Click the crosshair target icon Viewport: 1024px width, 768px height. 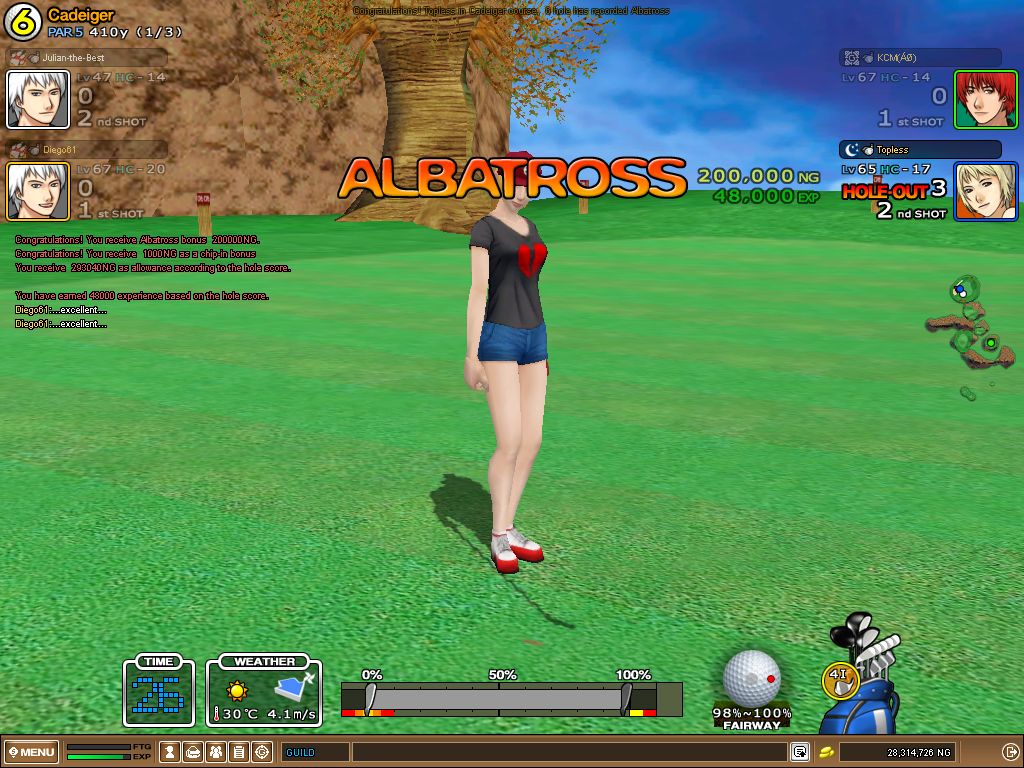click(262, 752)
